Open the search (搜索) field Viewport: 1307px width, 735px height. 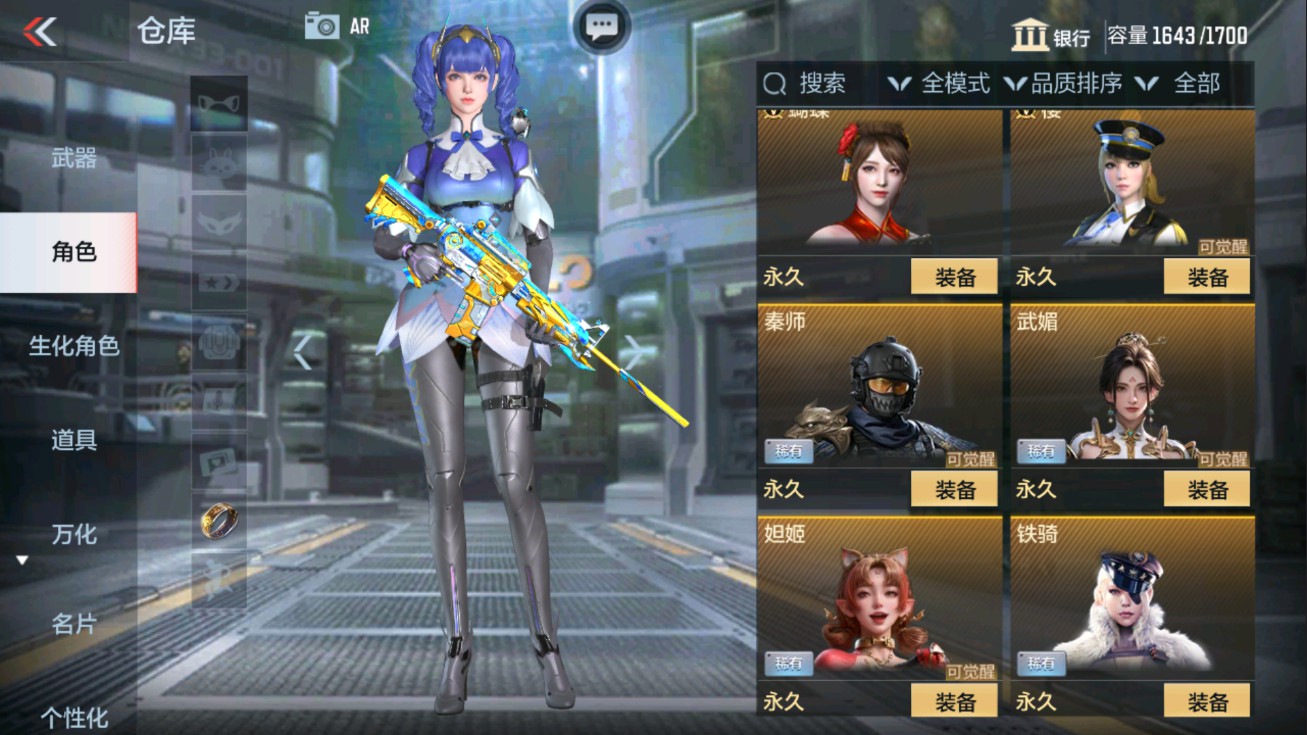(816, 84)
